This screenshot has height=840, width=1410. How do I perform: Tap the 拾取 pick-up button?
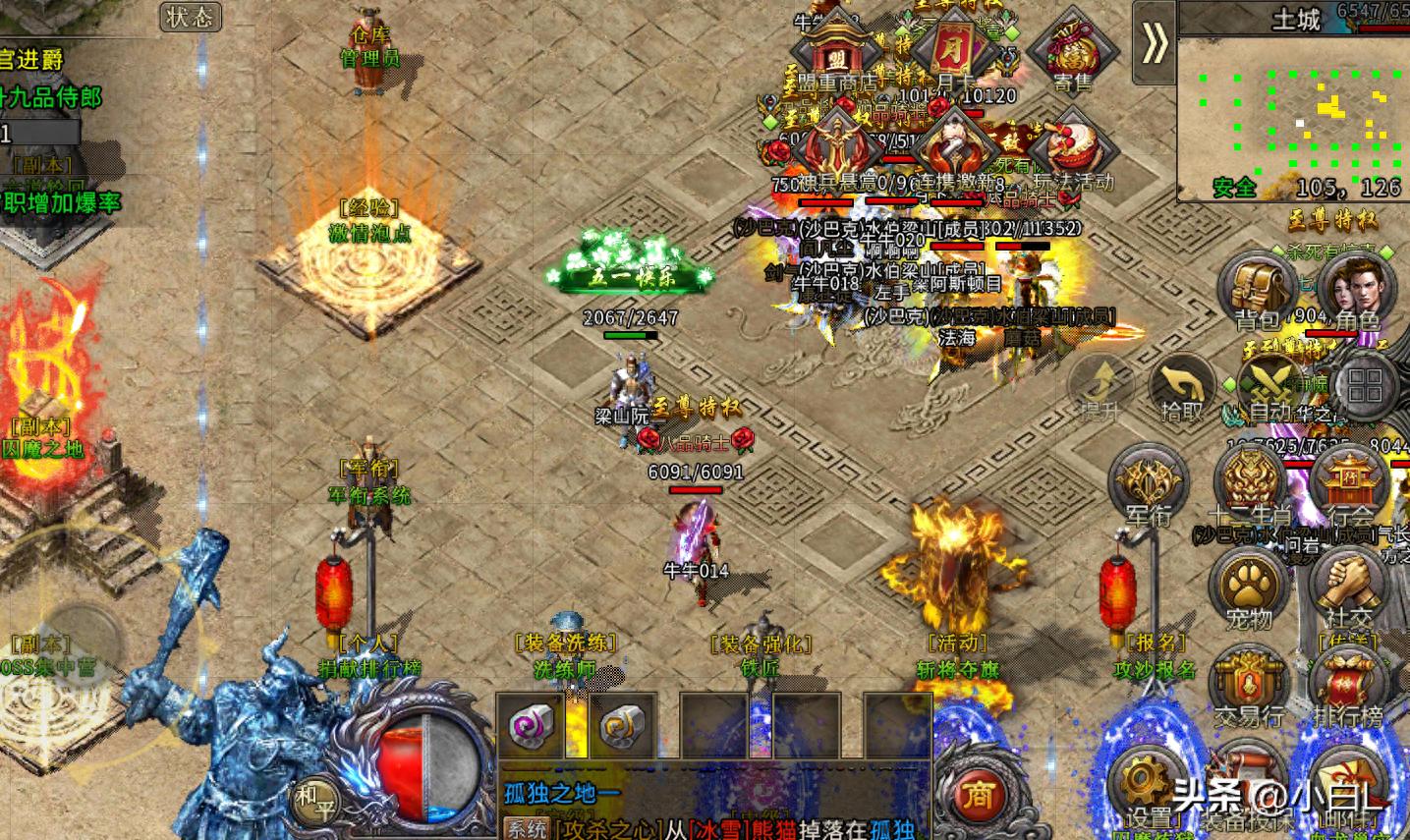(x=1182, y=386)
